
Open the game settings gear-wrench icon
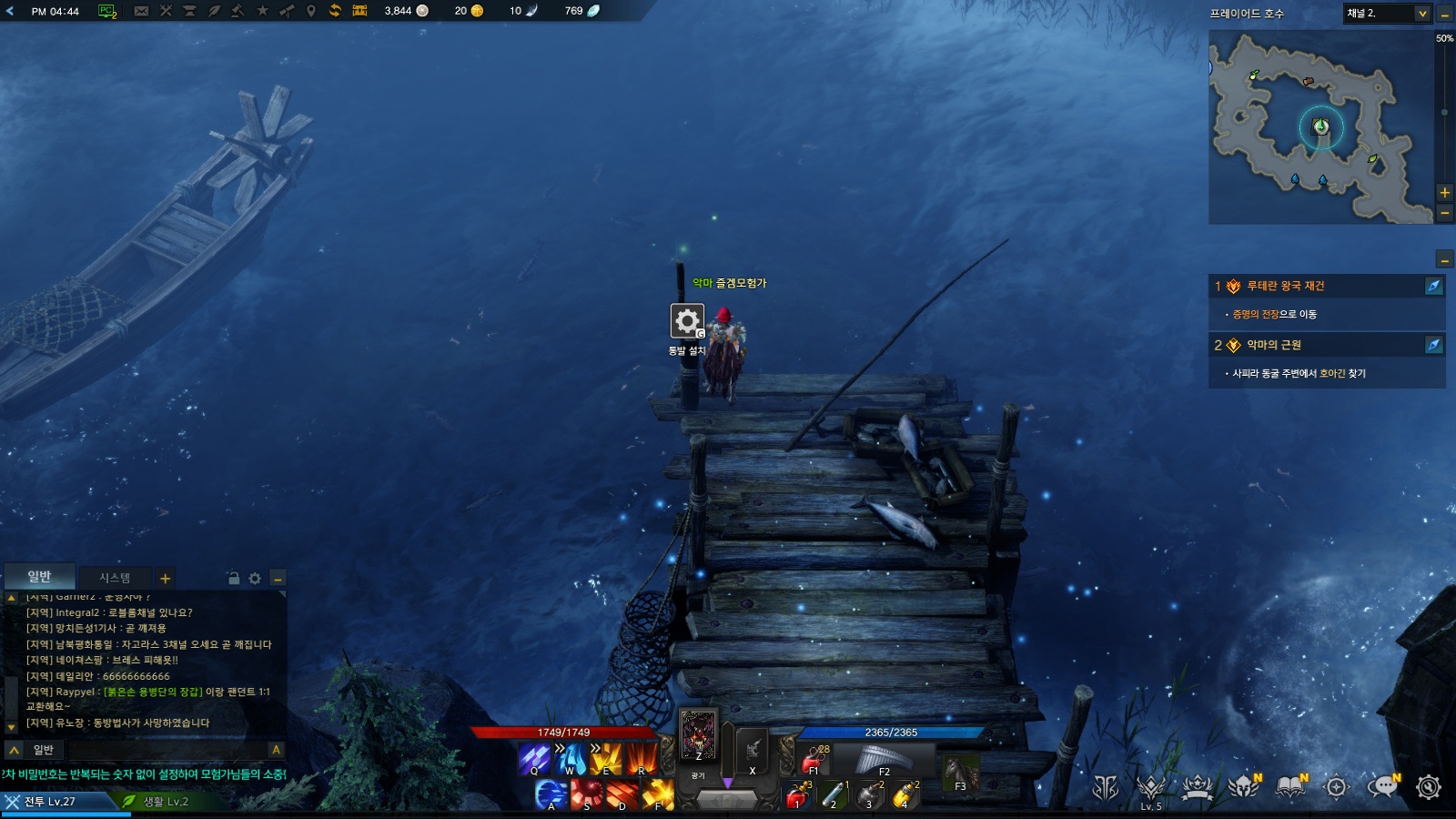[1429, 787]
